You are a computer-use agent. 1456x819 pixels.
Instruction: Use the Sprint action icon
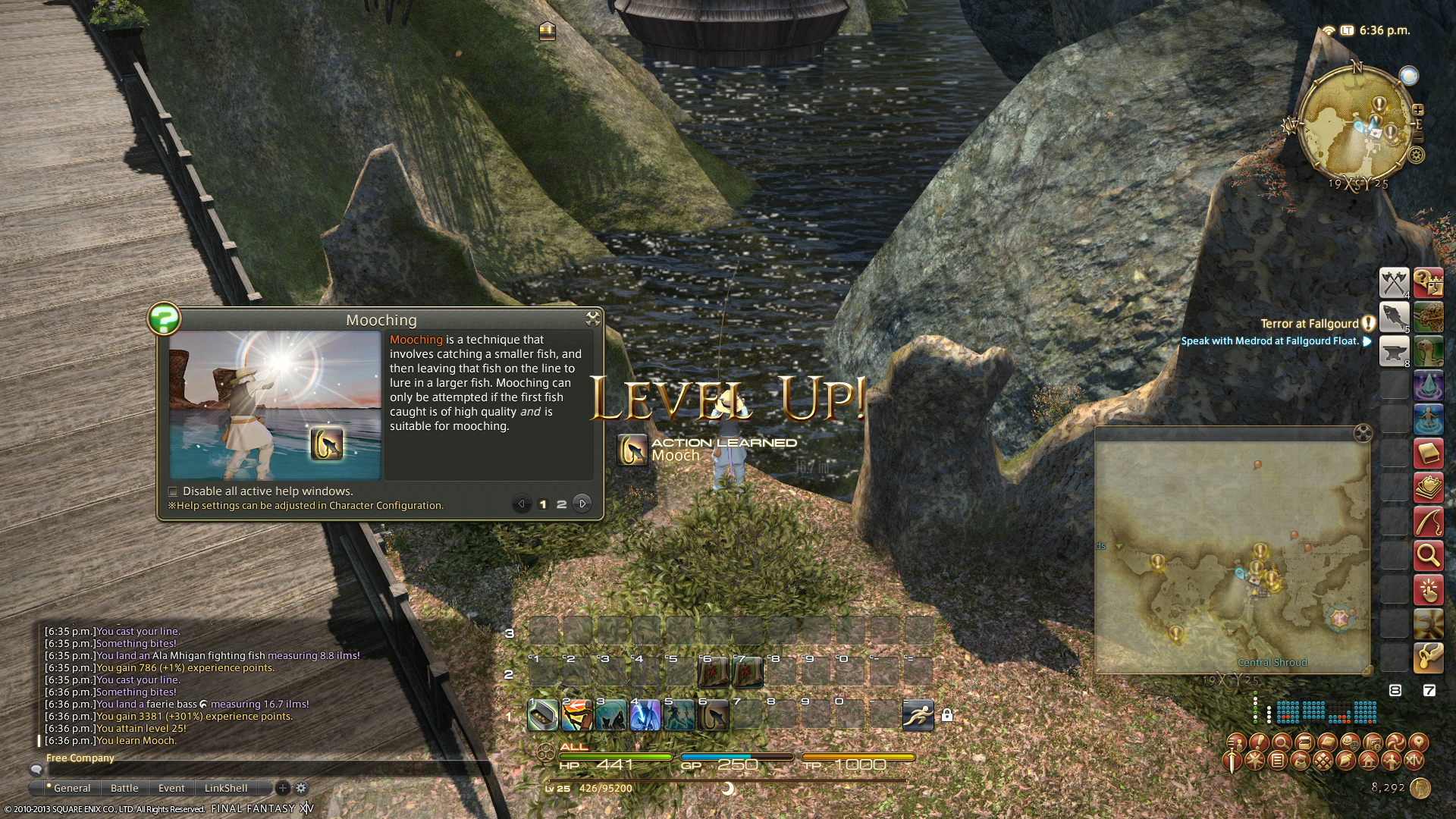point(918,715)
